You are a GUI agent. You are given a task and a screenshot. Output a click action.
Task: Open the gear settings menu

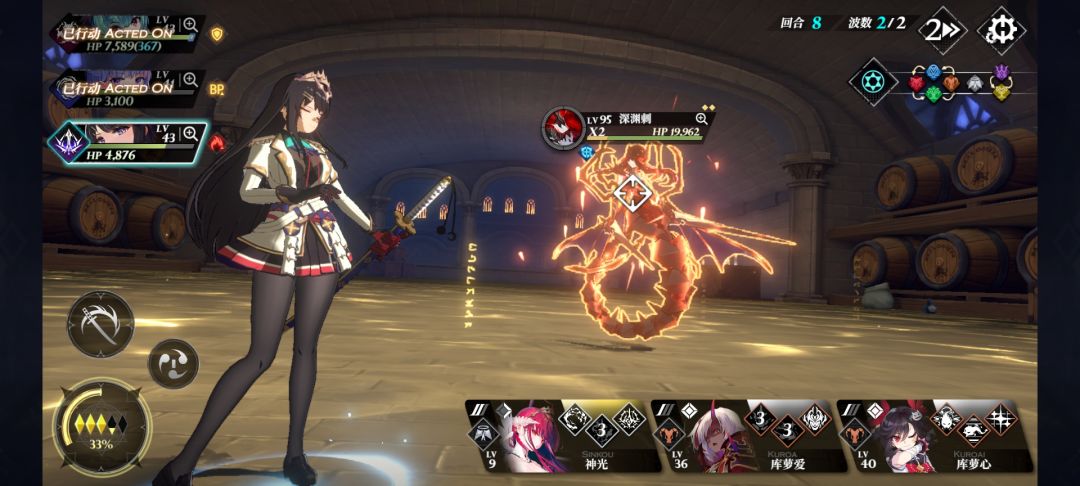[1001, 30]
